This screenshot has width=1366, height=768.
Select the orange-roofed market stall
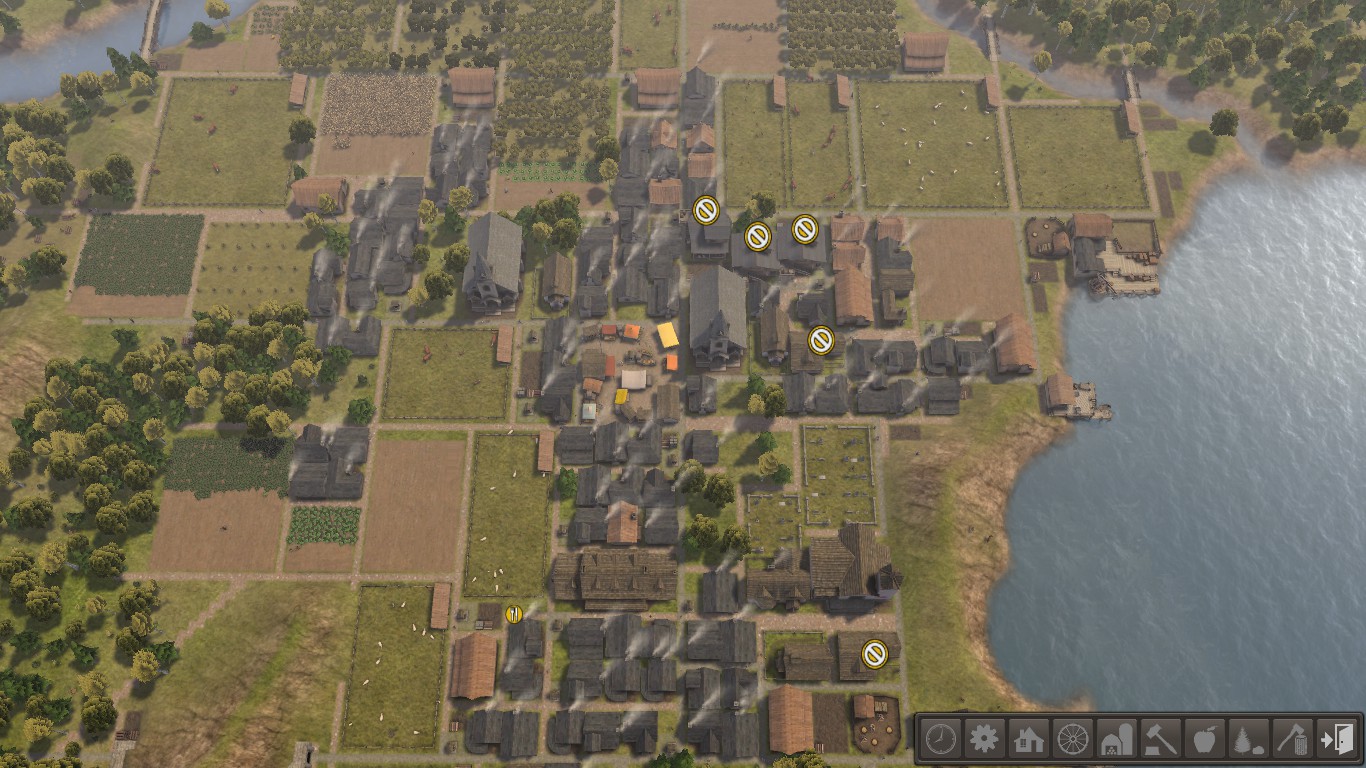click(631, 331)
